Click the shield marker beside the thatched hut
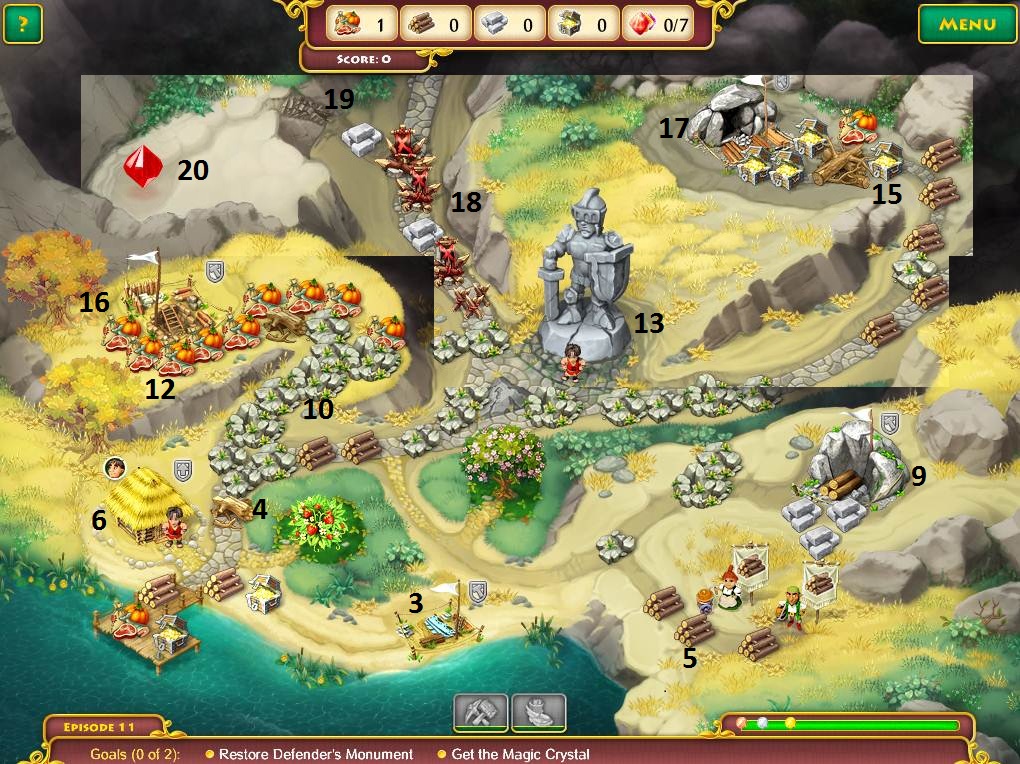 (x=182, y=470)
